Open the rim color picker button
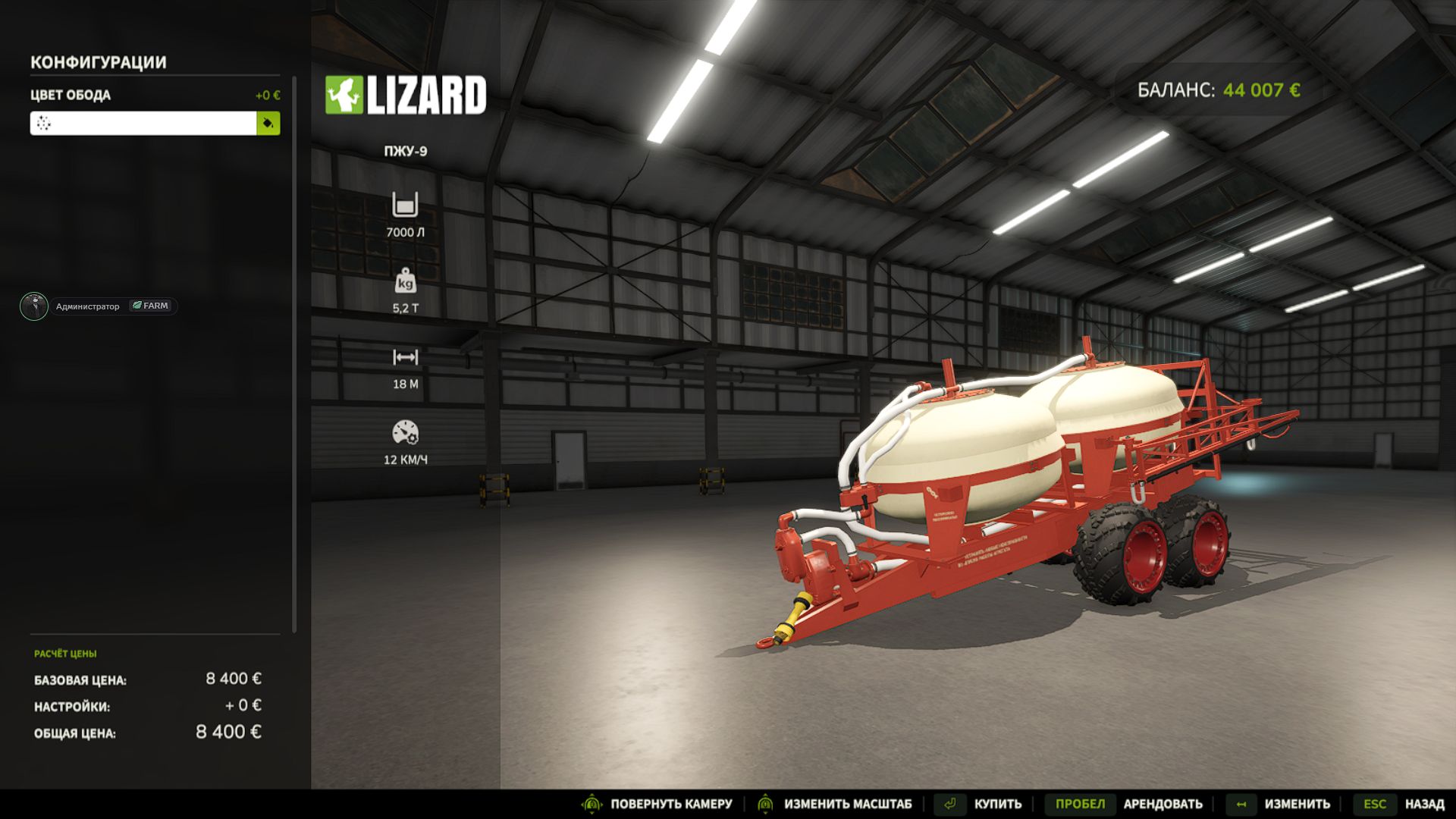 (x=268, y=123)
